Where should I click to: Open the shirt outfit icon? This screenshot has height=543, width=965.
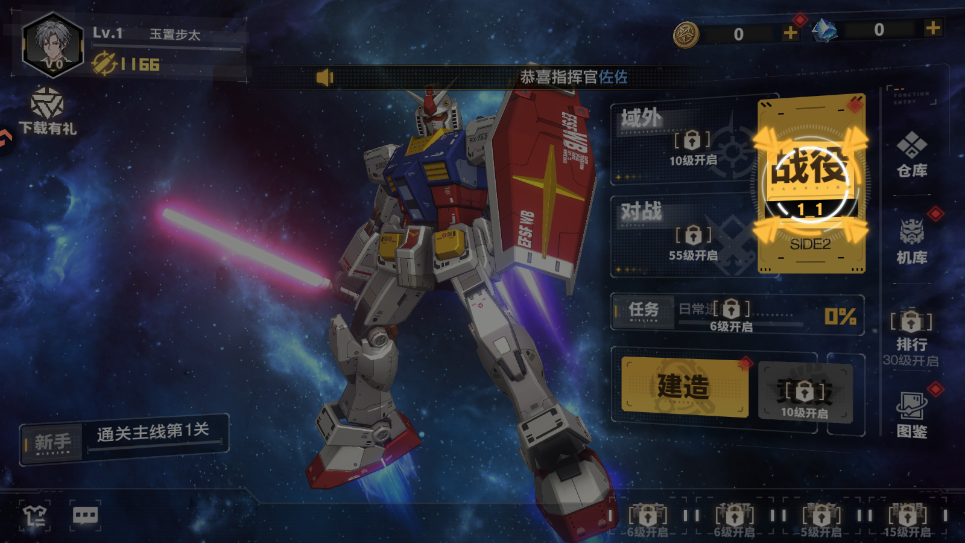coord(34,516)
